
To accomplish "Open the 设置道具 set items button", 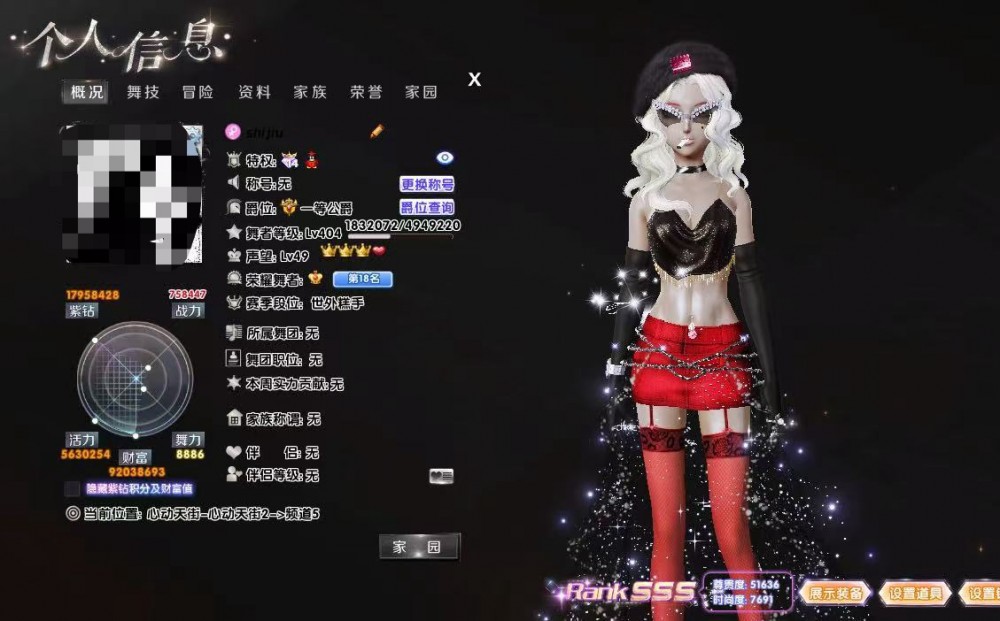I will point(916,593).
